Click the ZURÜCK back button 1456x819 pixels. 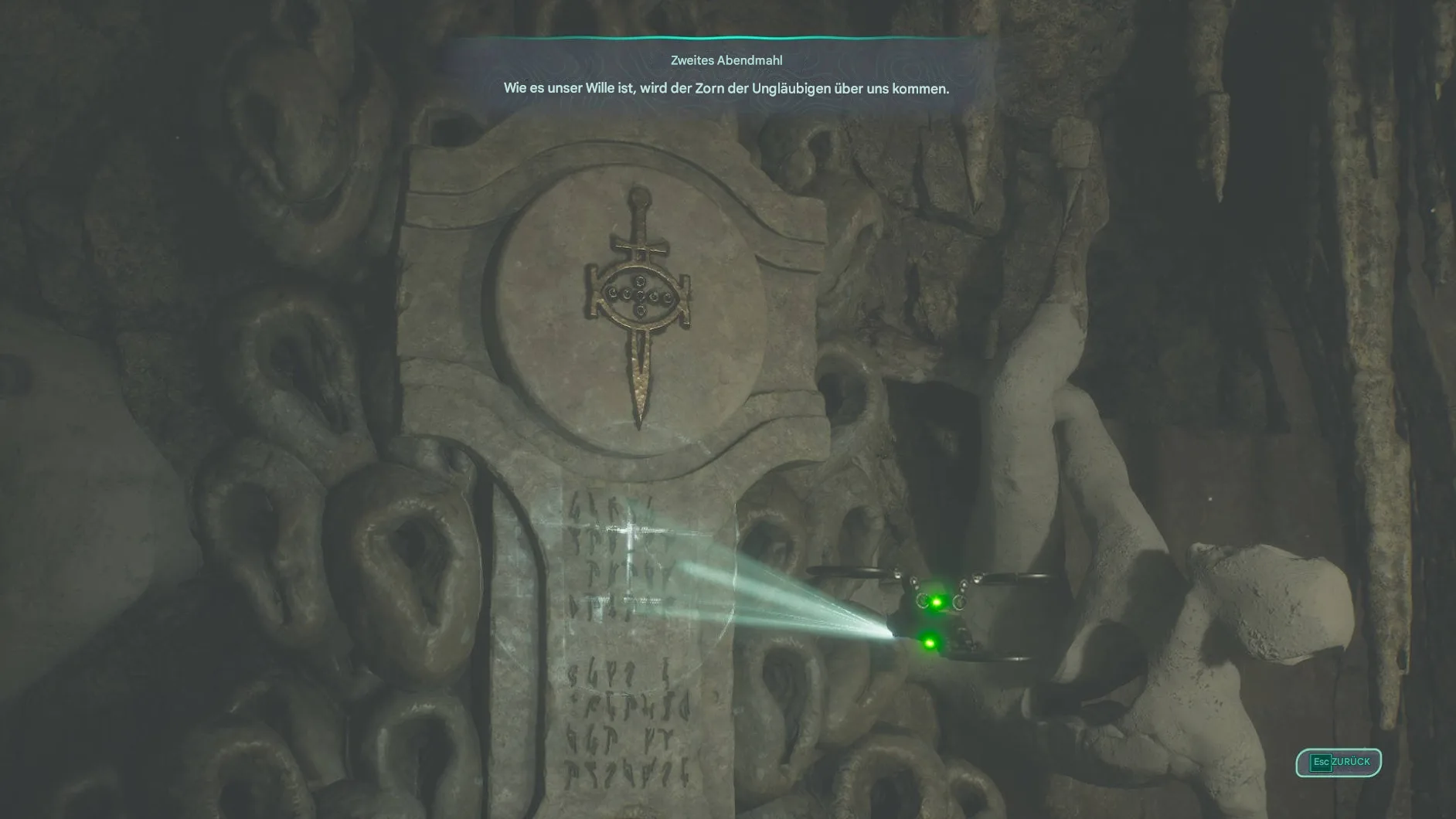pos(1339,762)
